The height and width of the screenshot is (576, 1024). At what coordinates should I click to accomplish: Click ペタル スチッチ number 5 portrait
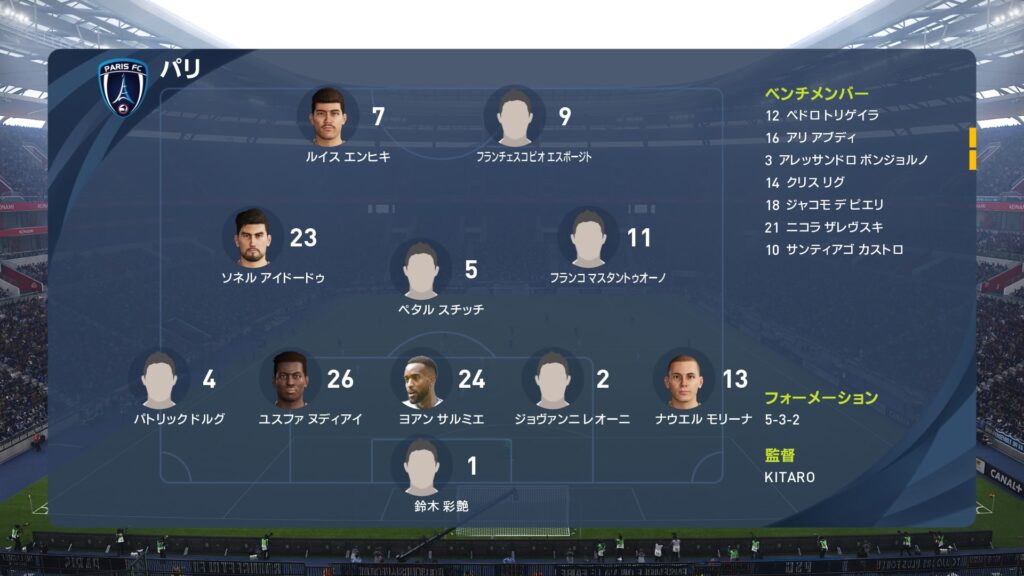(x=421, y=270)
